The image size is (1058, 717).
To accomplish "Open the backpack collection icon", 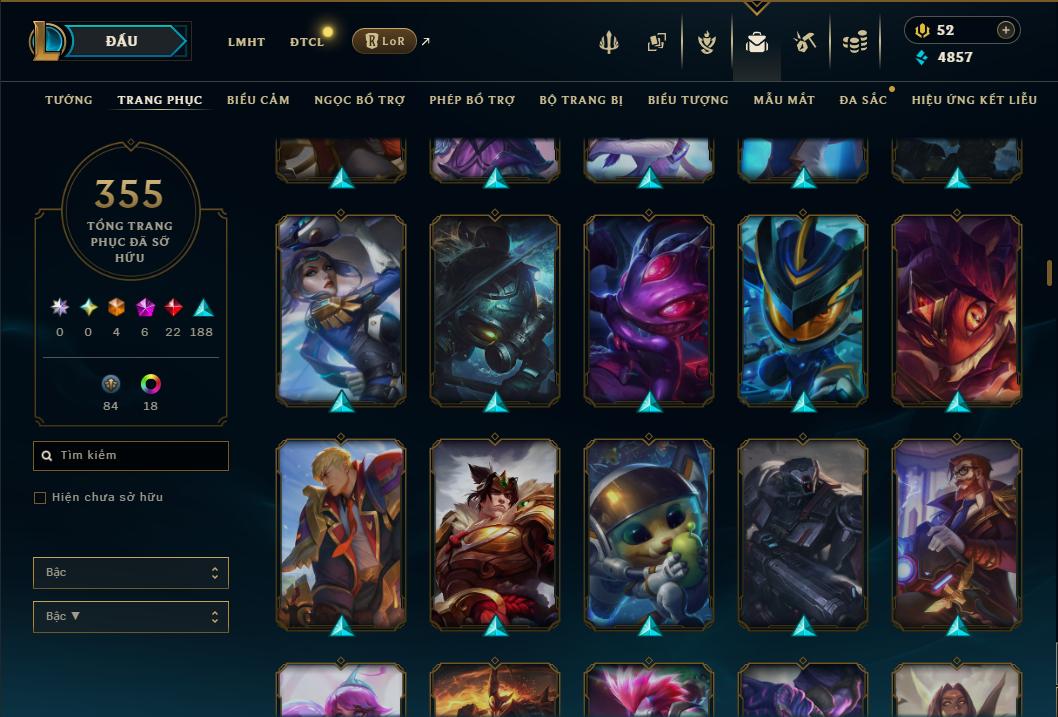I will [757, 42].
